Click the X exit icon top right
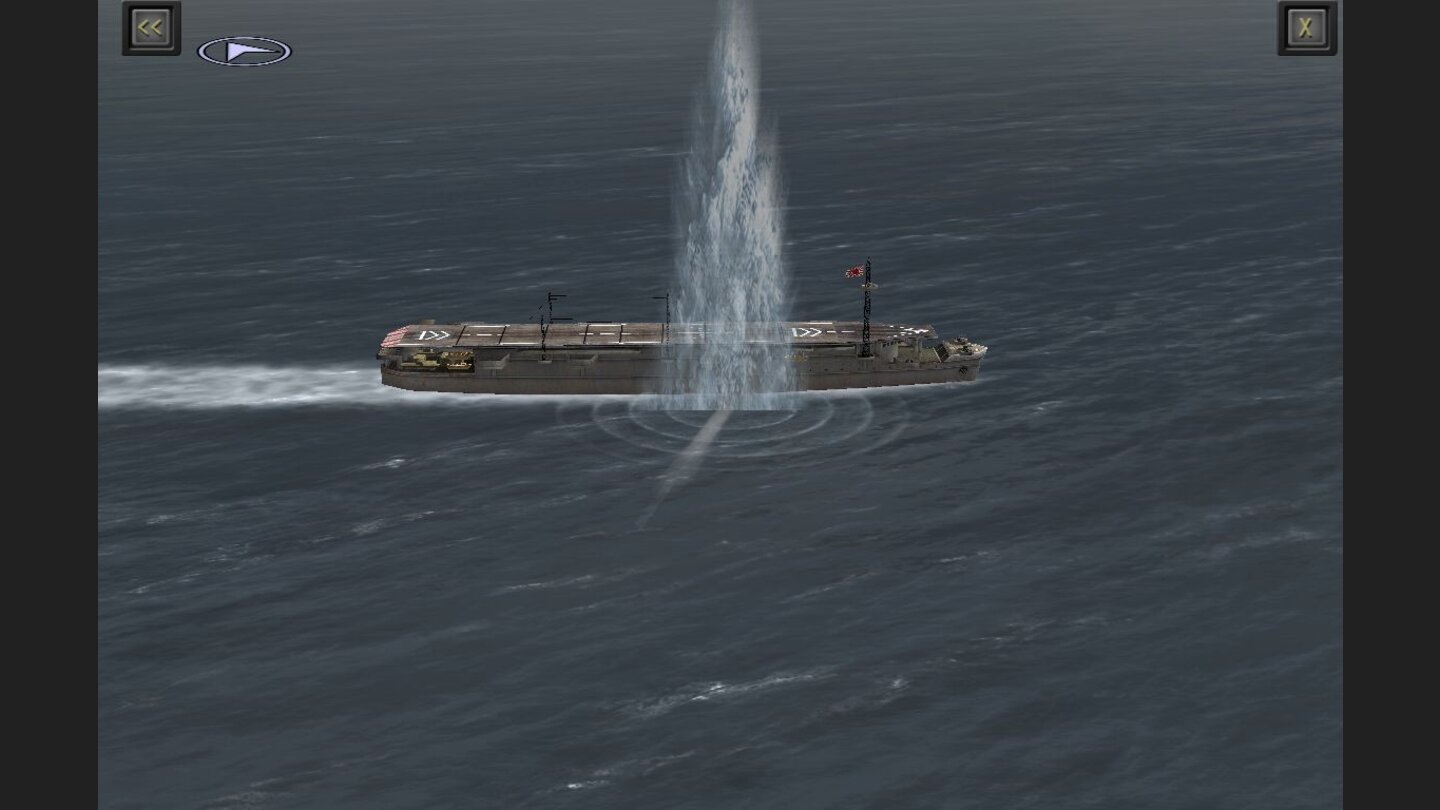The image size is (1440, 810). coord(1307,27)
